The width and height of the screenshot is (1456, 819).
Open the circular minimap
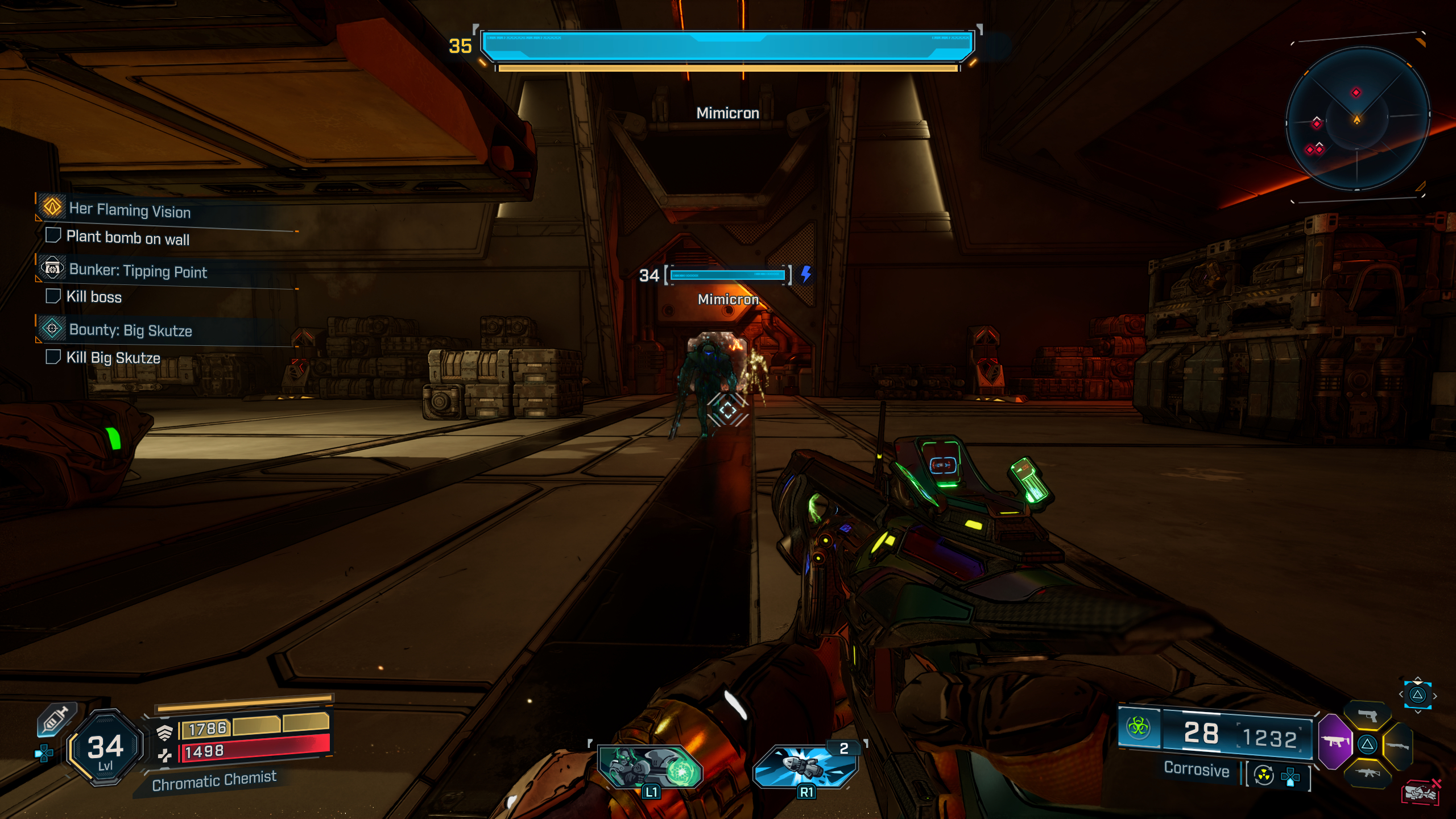[x=1357, y=119]
